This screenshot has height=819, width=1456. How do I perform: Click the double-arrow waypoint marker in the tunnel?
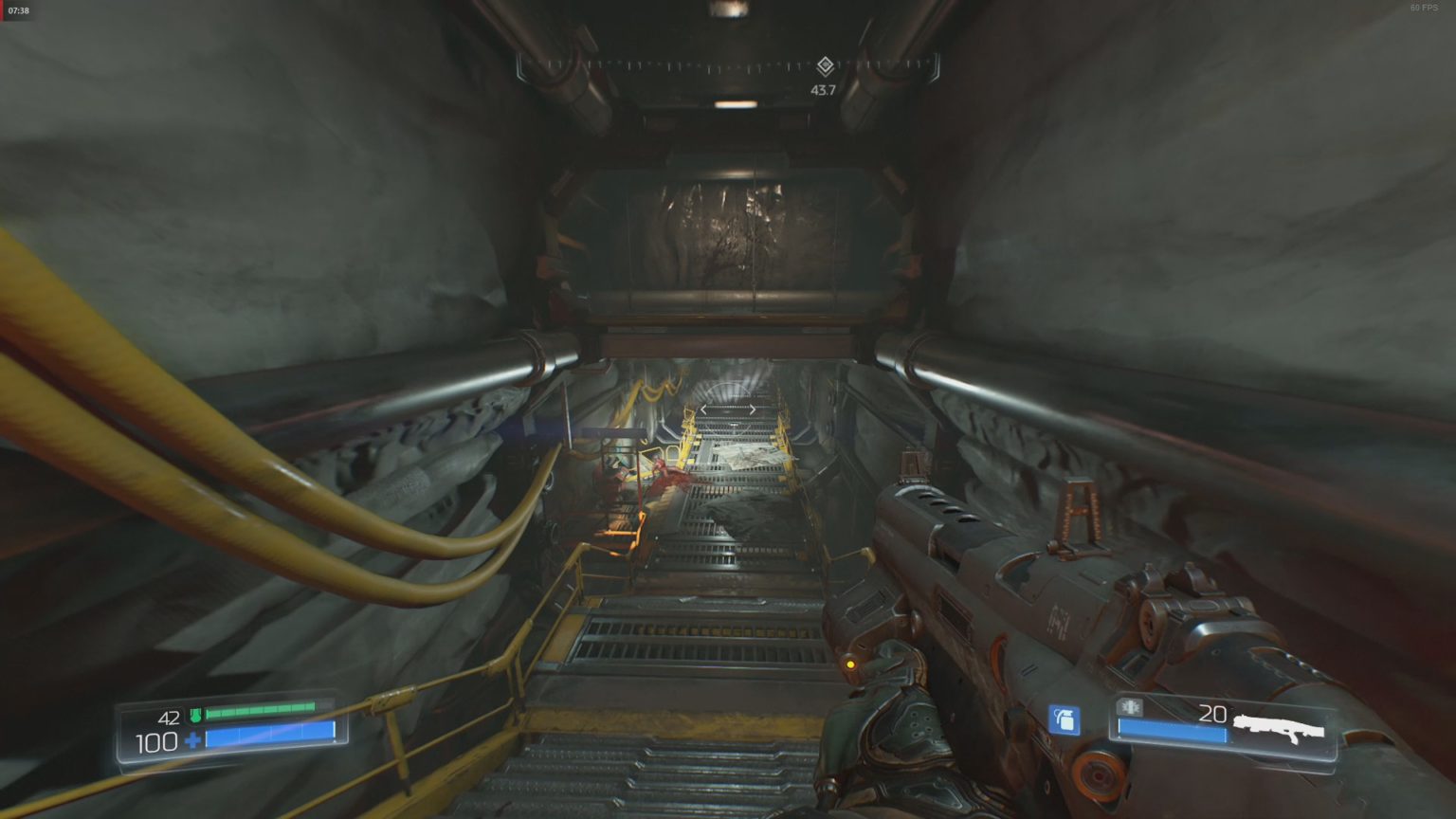727,408
